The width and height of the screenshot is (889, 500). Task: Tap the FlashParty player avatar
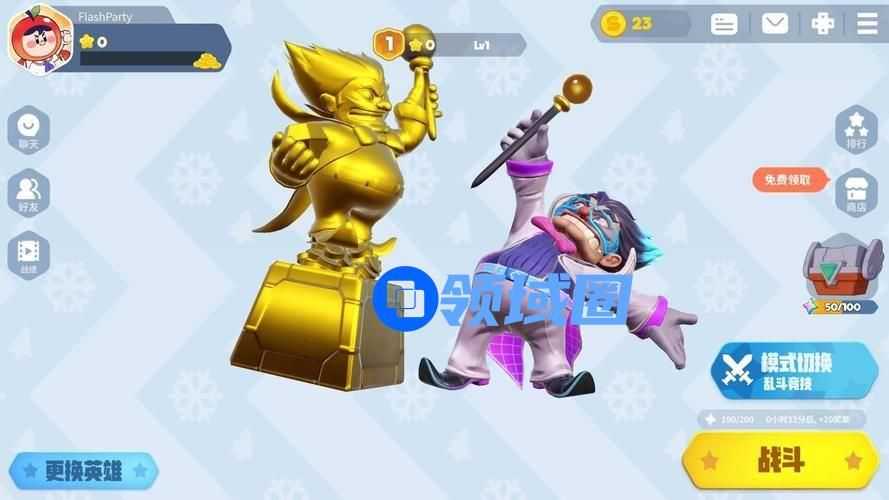[36, 40]
